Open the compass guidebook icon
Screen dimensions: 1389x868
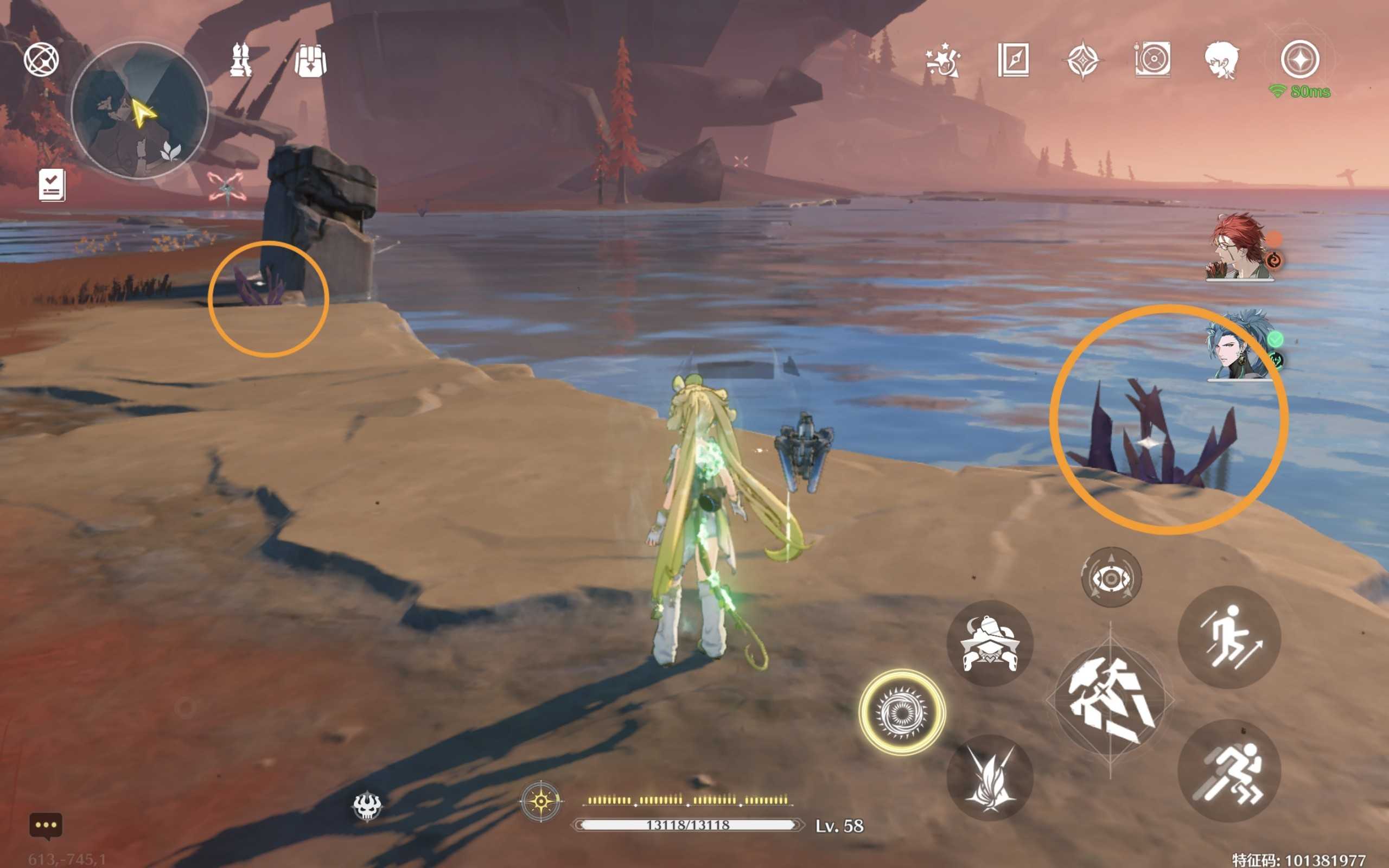[x=1013, y=60]
